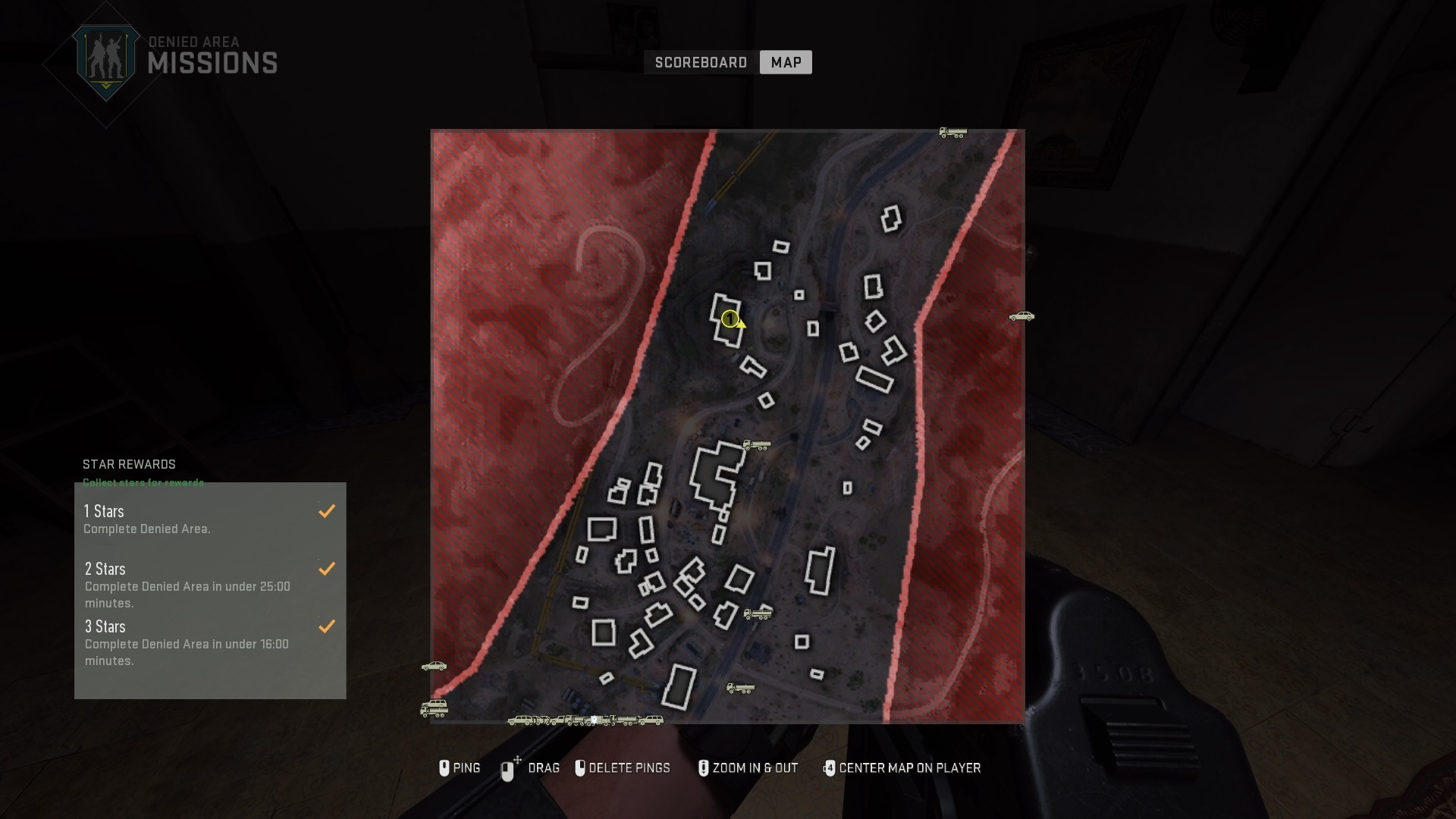The height and width of the screenshot is (819, 1456).
Task: Click the truck icon below the lower road
Action: pyautogui.click(x=741, y=689)
